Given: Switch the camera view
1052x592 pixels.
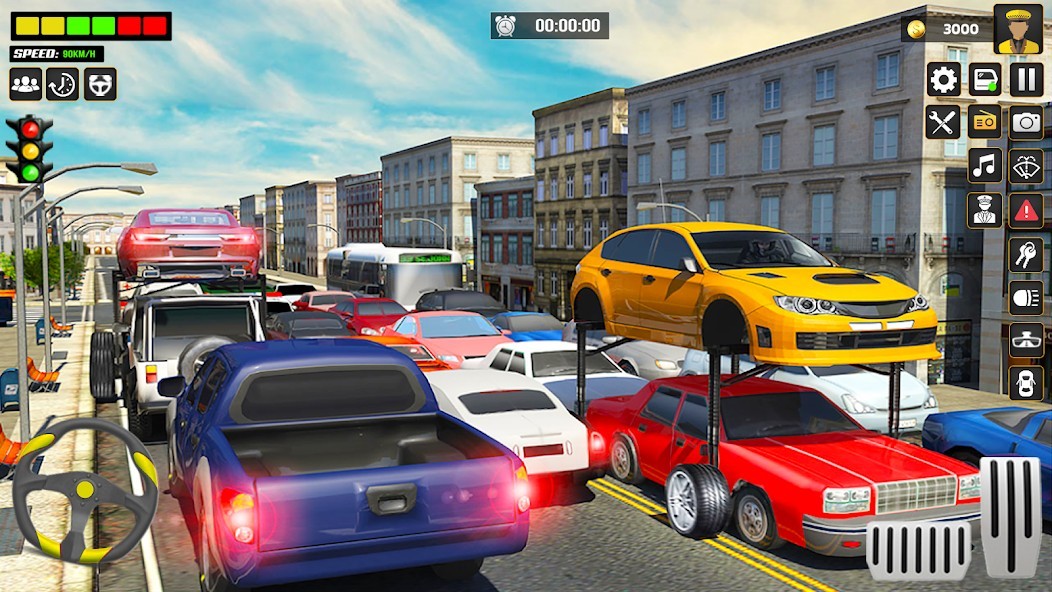Looking at the screenshot, I should coord(1026,122).
